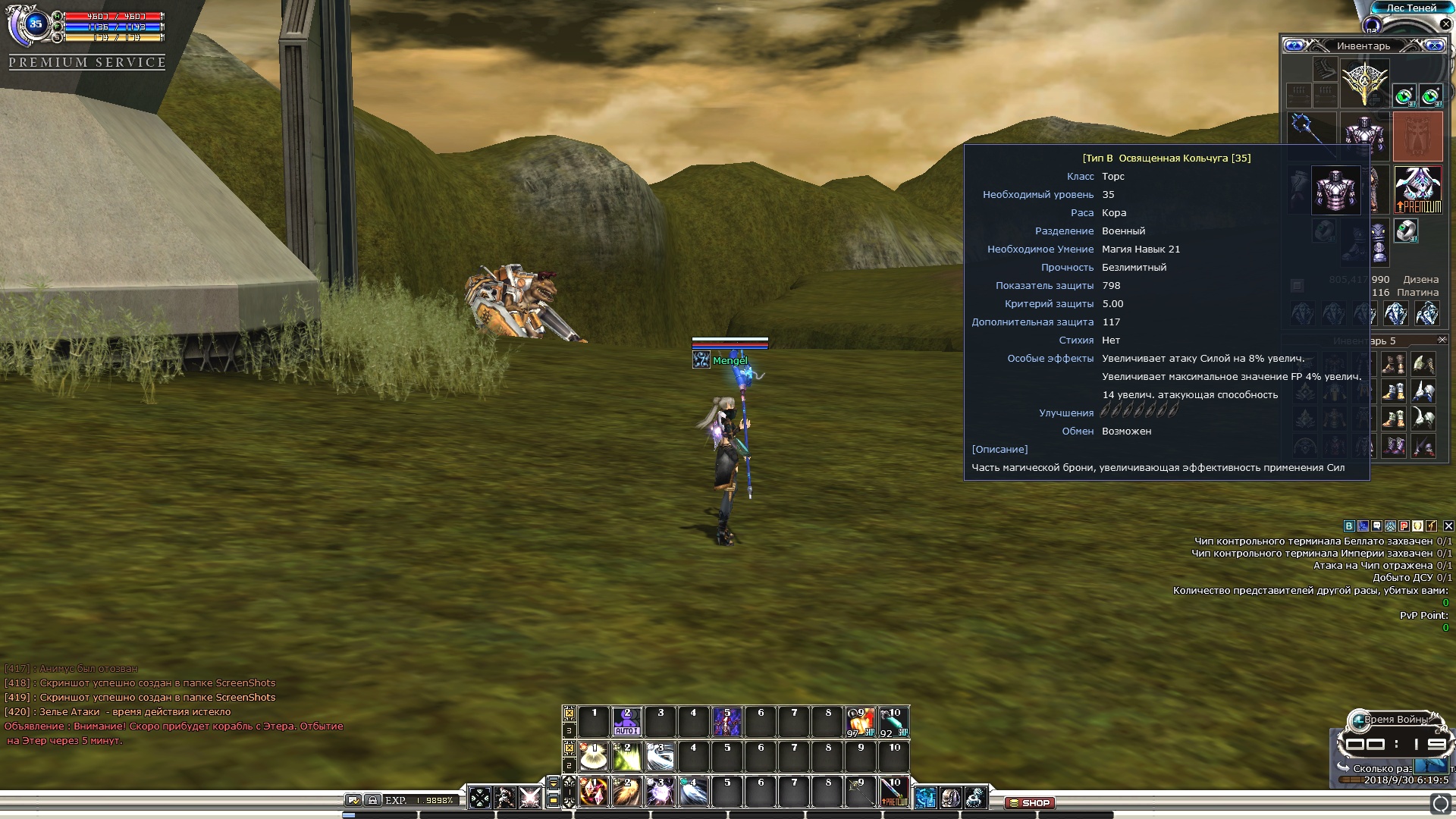Viewport: 1456px width, 819px height.
Task: Use the blue vial with 92 charges
Action: click(x=893, y=722)
